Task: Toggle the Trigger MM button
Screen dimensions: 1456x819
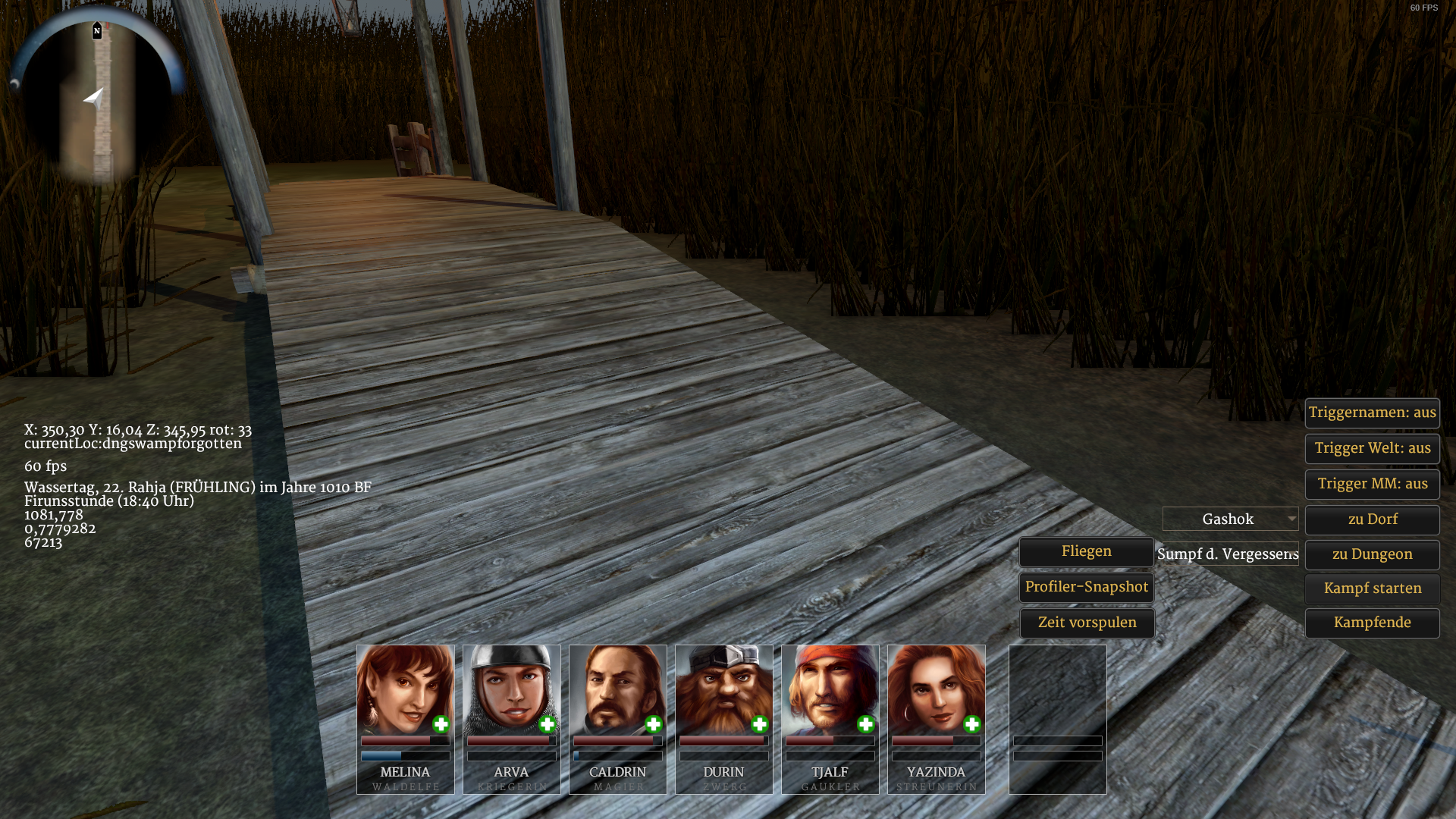Action: [x=1372, y=484]
